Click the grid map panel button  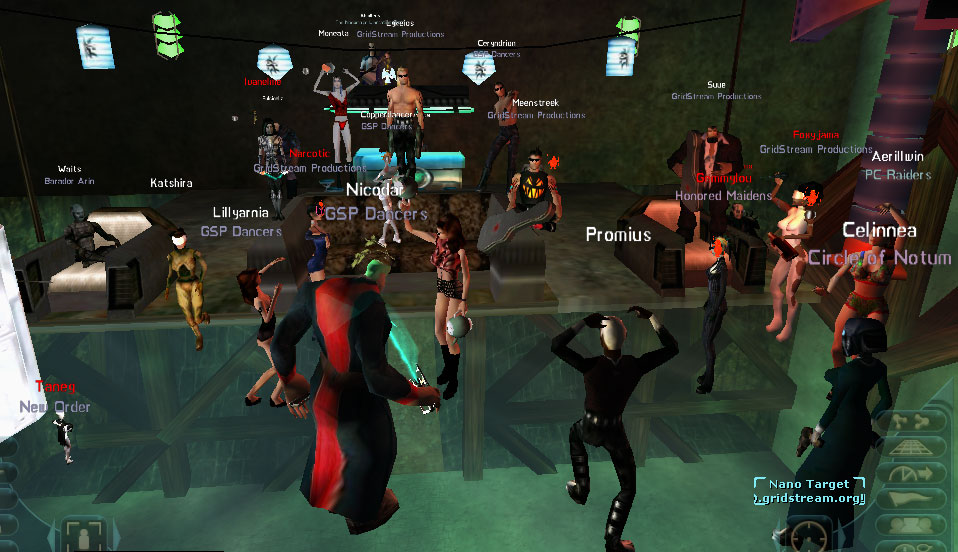coord(909,447)
